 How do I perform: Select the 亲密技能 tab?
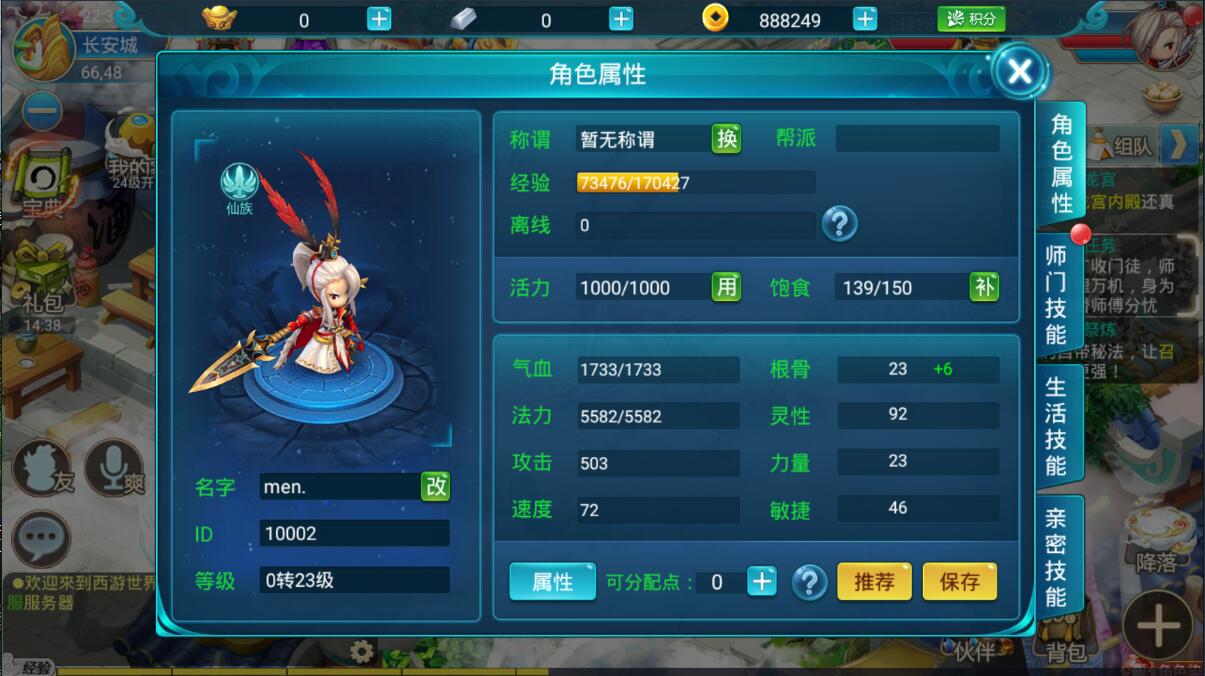tap(1057, 557)
